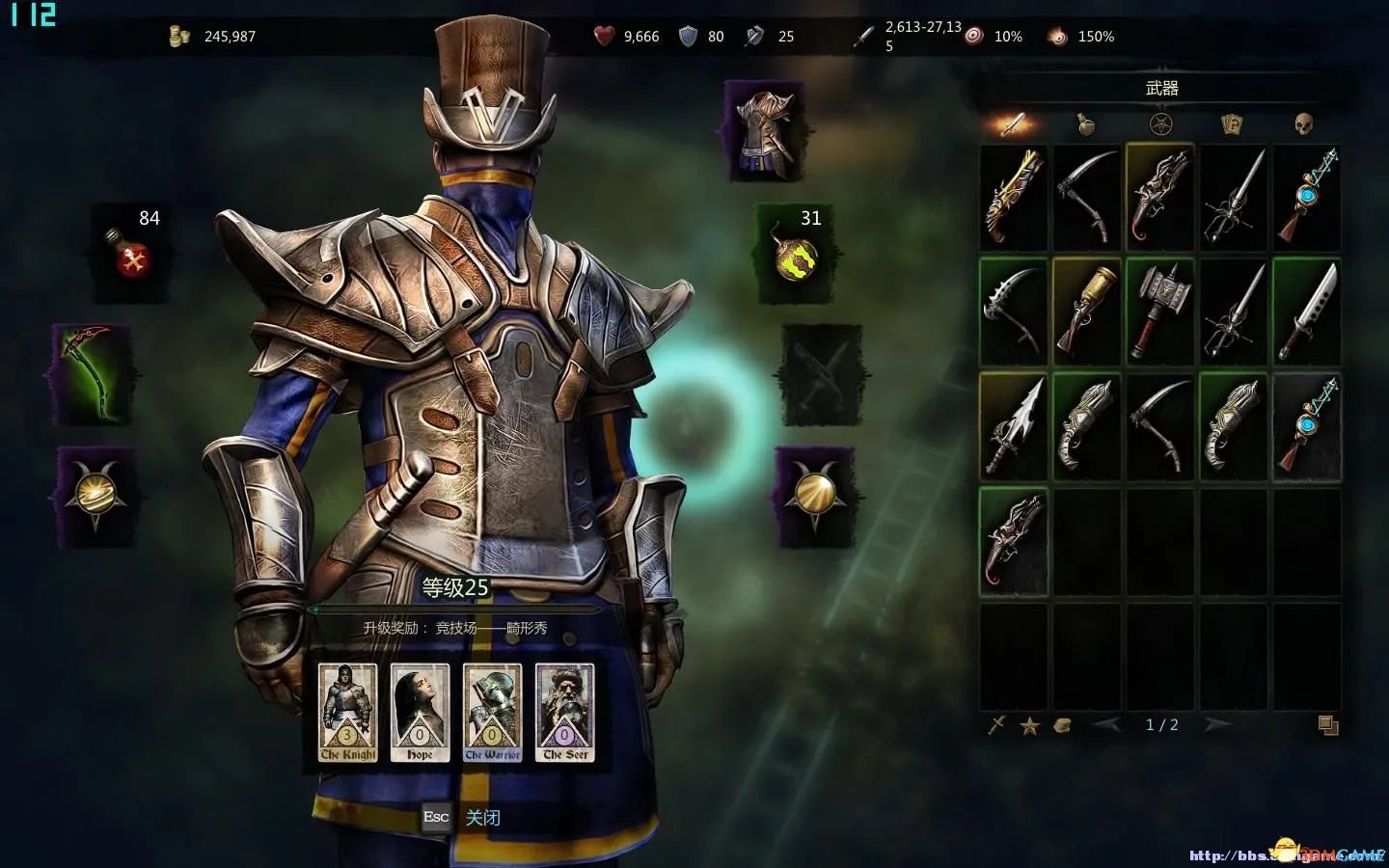
Task: Click the star sort button
Action: [1030, 725]
